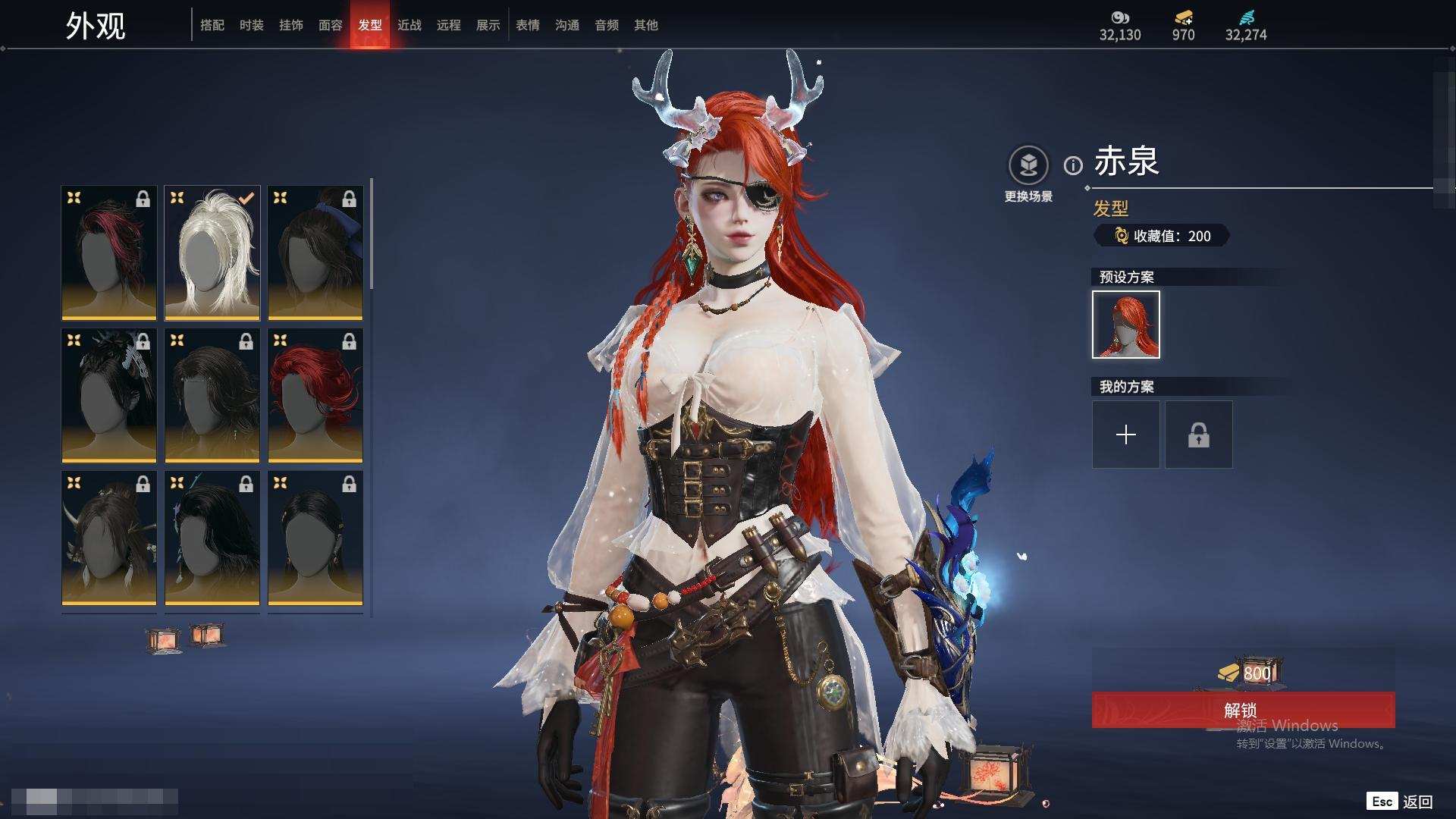Show the 表情 emotes tab

coord(528,25)
